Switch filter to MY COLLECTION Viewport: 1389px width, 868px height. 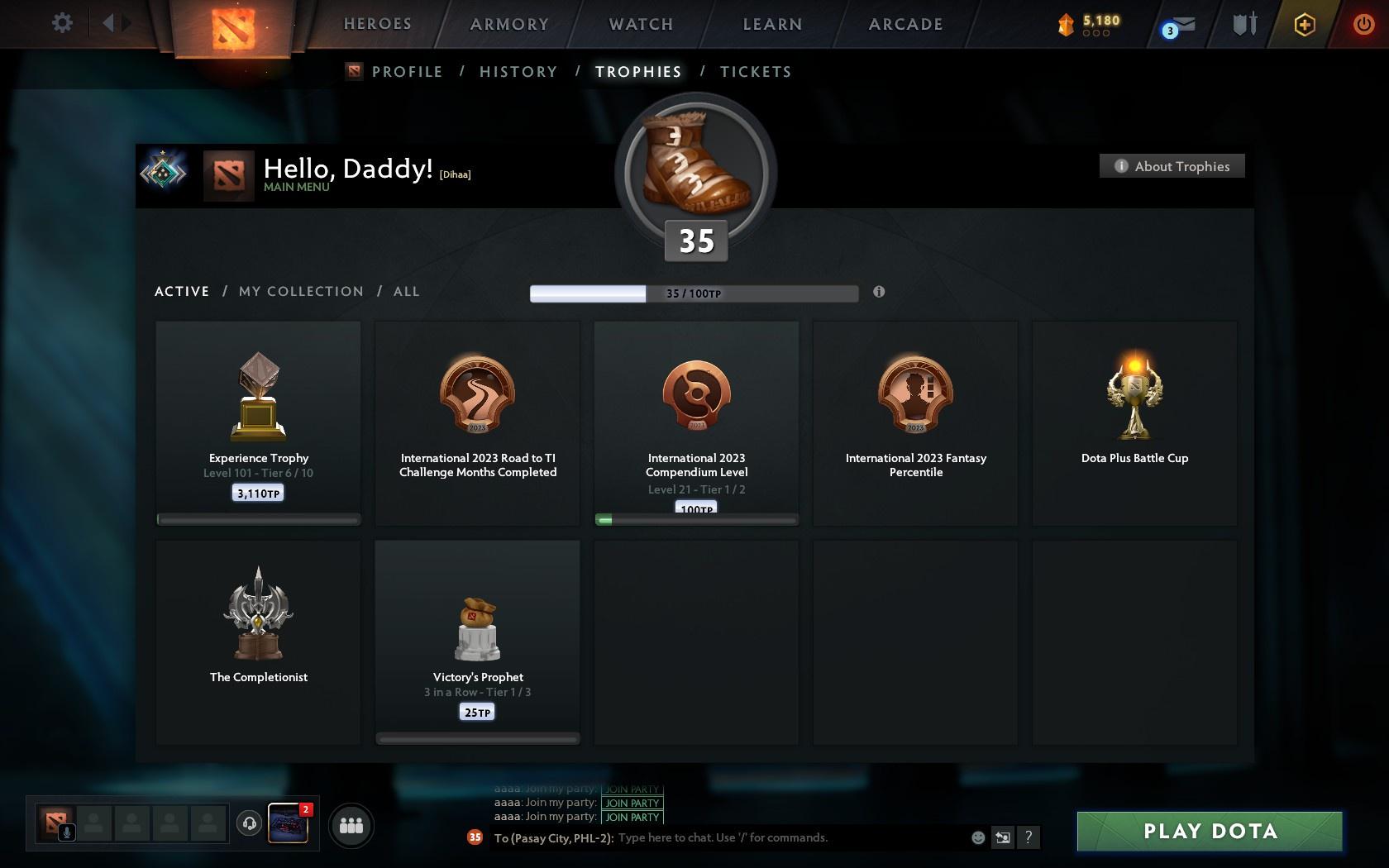300,291
